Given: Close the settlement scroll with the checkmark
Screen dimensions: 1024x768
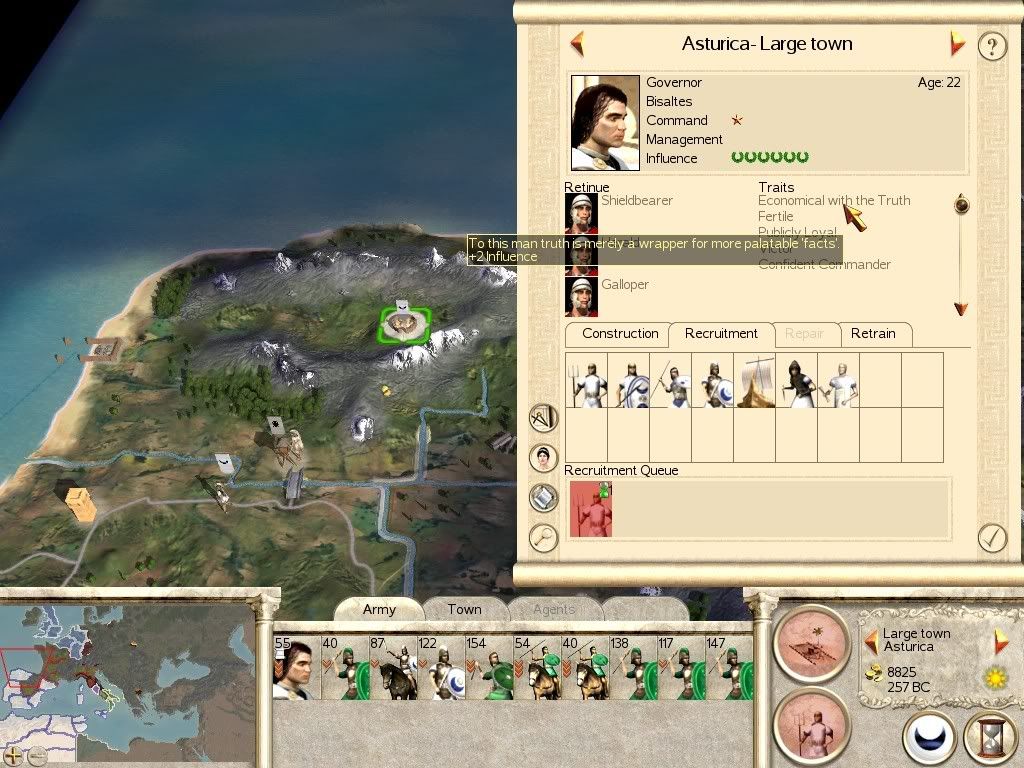Looking at the screenshot, I should 991,538.
